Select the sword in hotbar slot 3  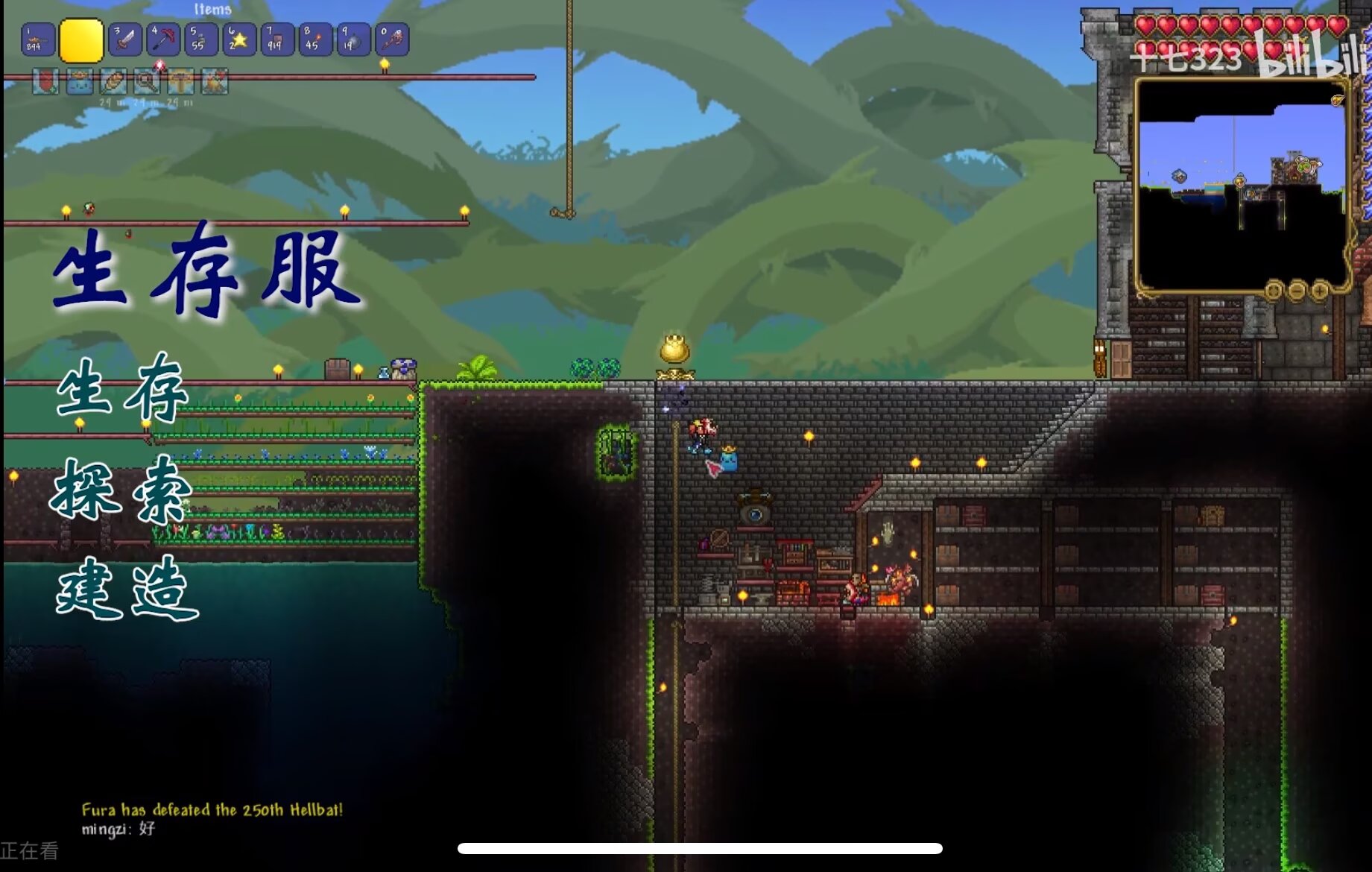[x=125, y=40]
